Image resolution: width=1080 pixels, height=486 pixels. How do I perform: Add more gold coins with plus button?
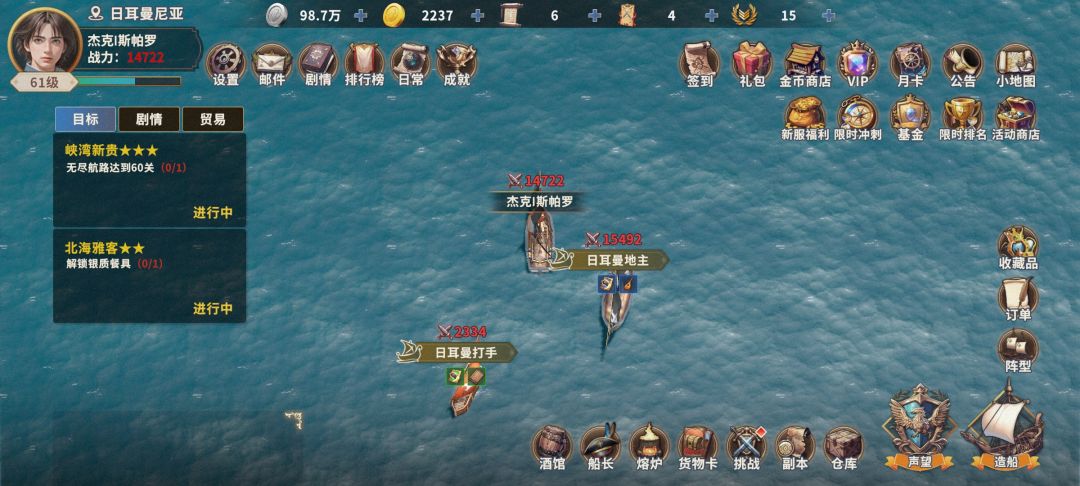click(x=477, y=15)
